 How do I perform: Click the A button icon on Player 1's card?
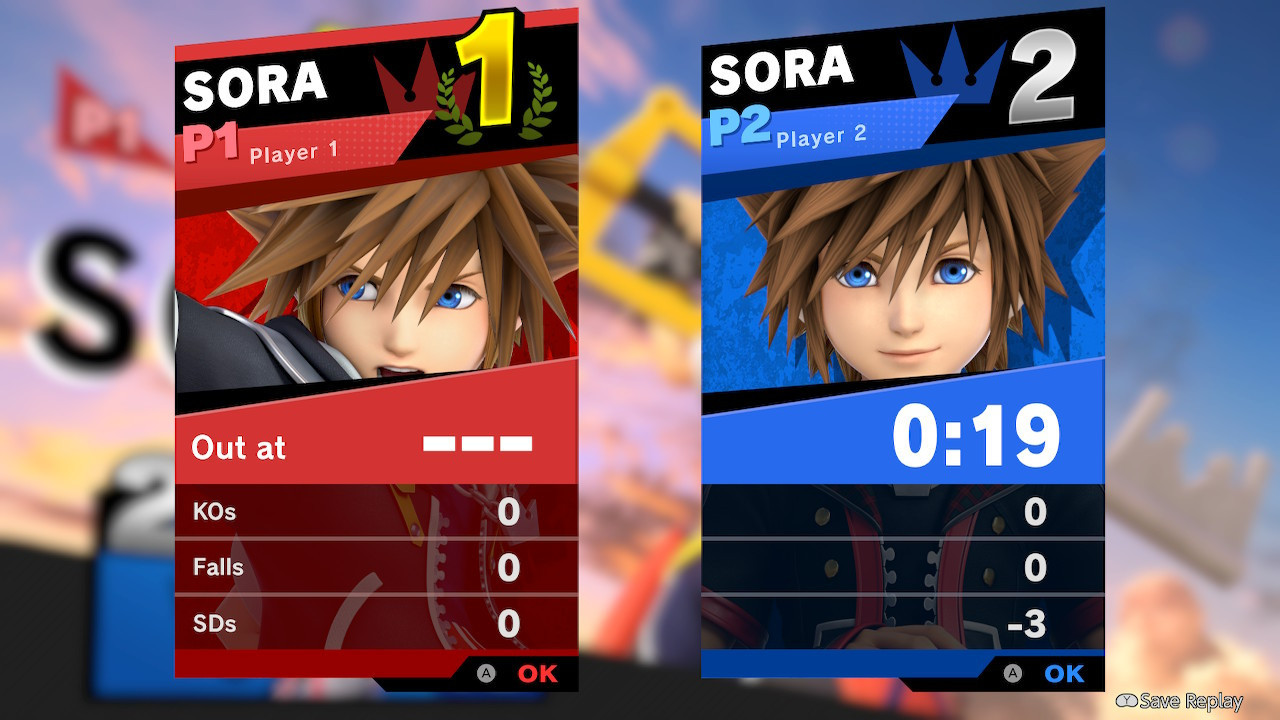click(x=487, y=674)
